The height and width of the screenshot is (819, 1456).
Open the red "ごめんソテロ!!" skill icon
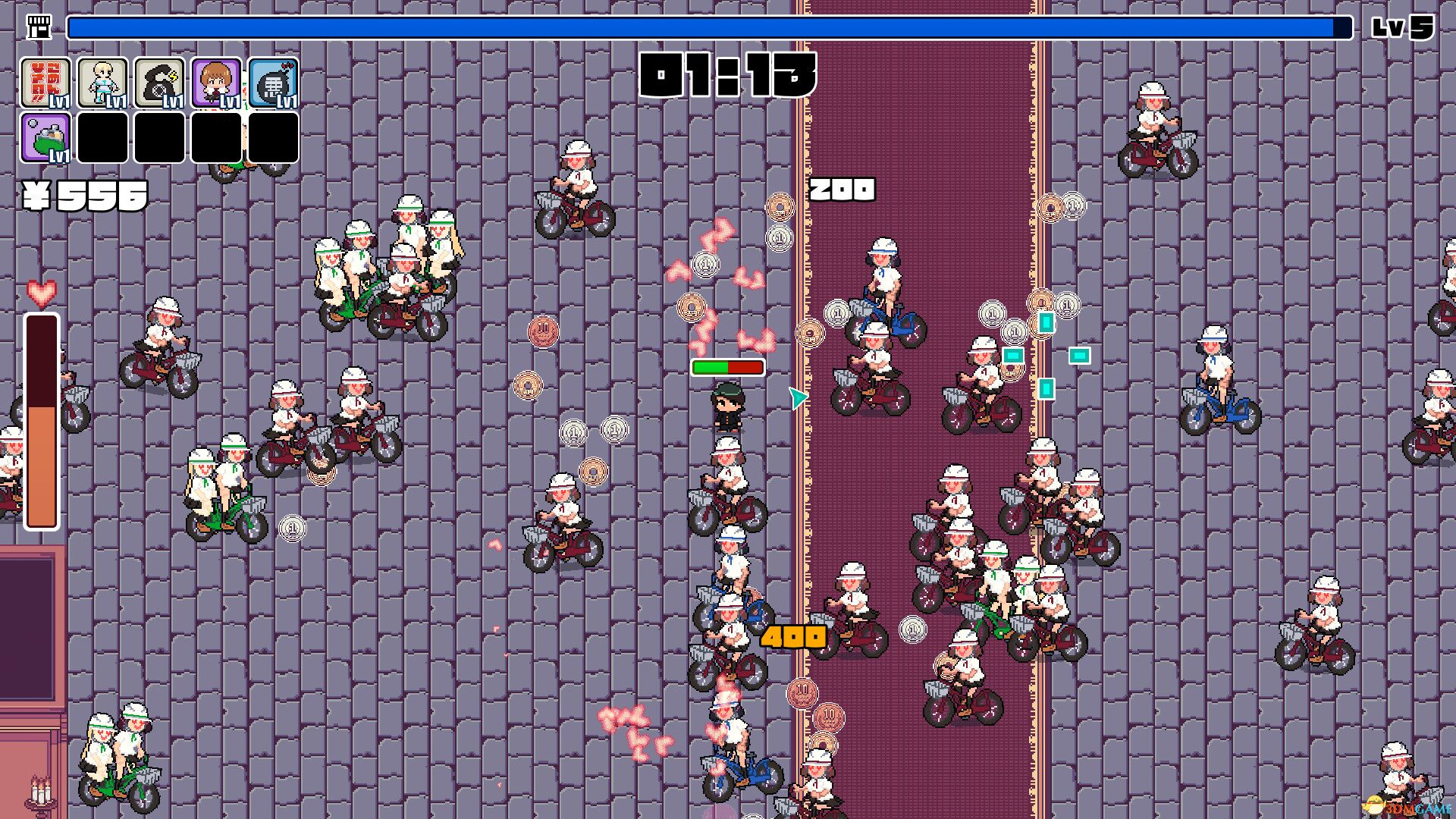[45, 83]
